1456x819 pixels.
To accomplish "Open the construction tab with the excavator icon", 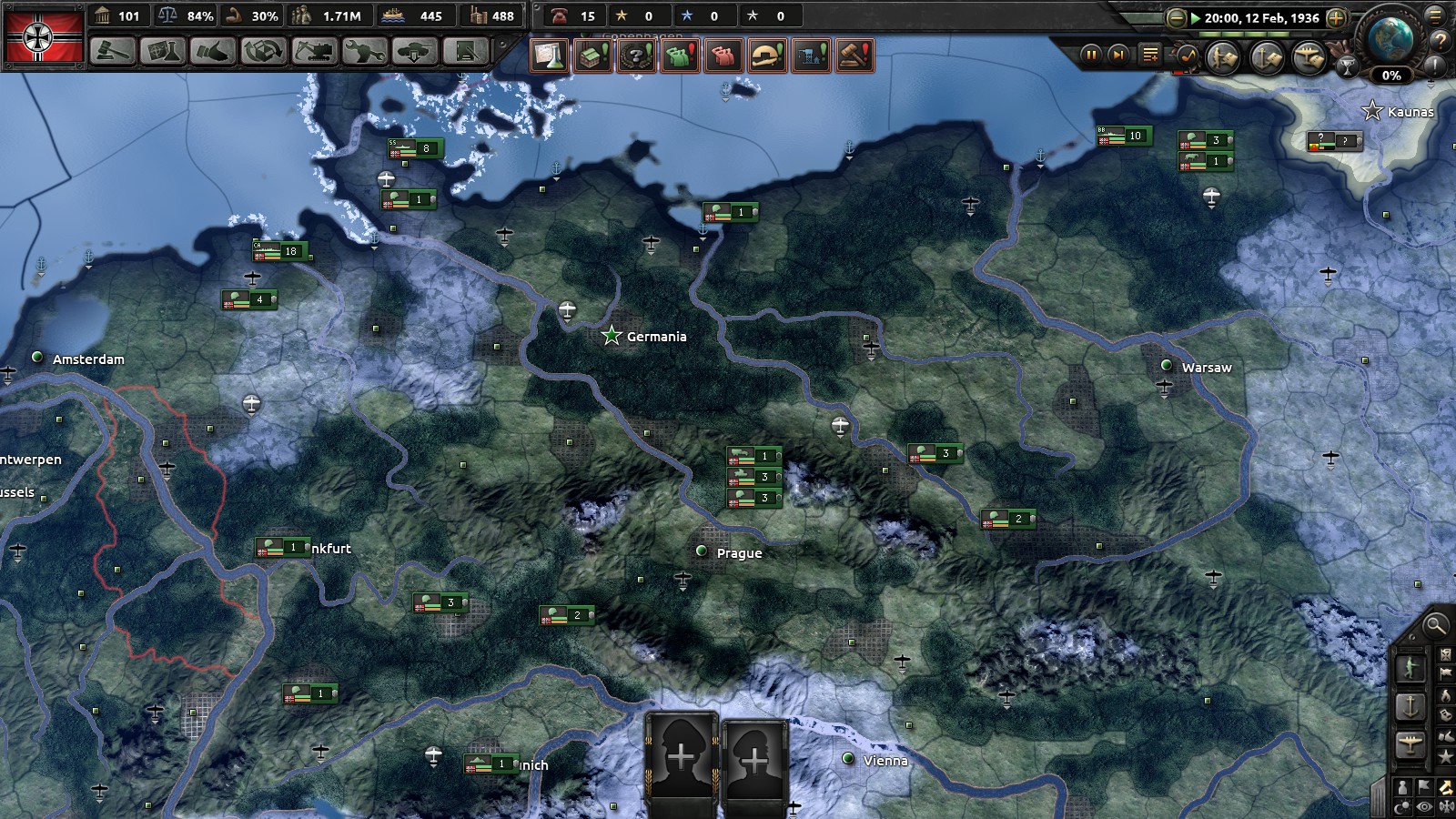I will [315, 53].
